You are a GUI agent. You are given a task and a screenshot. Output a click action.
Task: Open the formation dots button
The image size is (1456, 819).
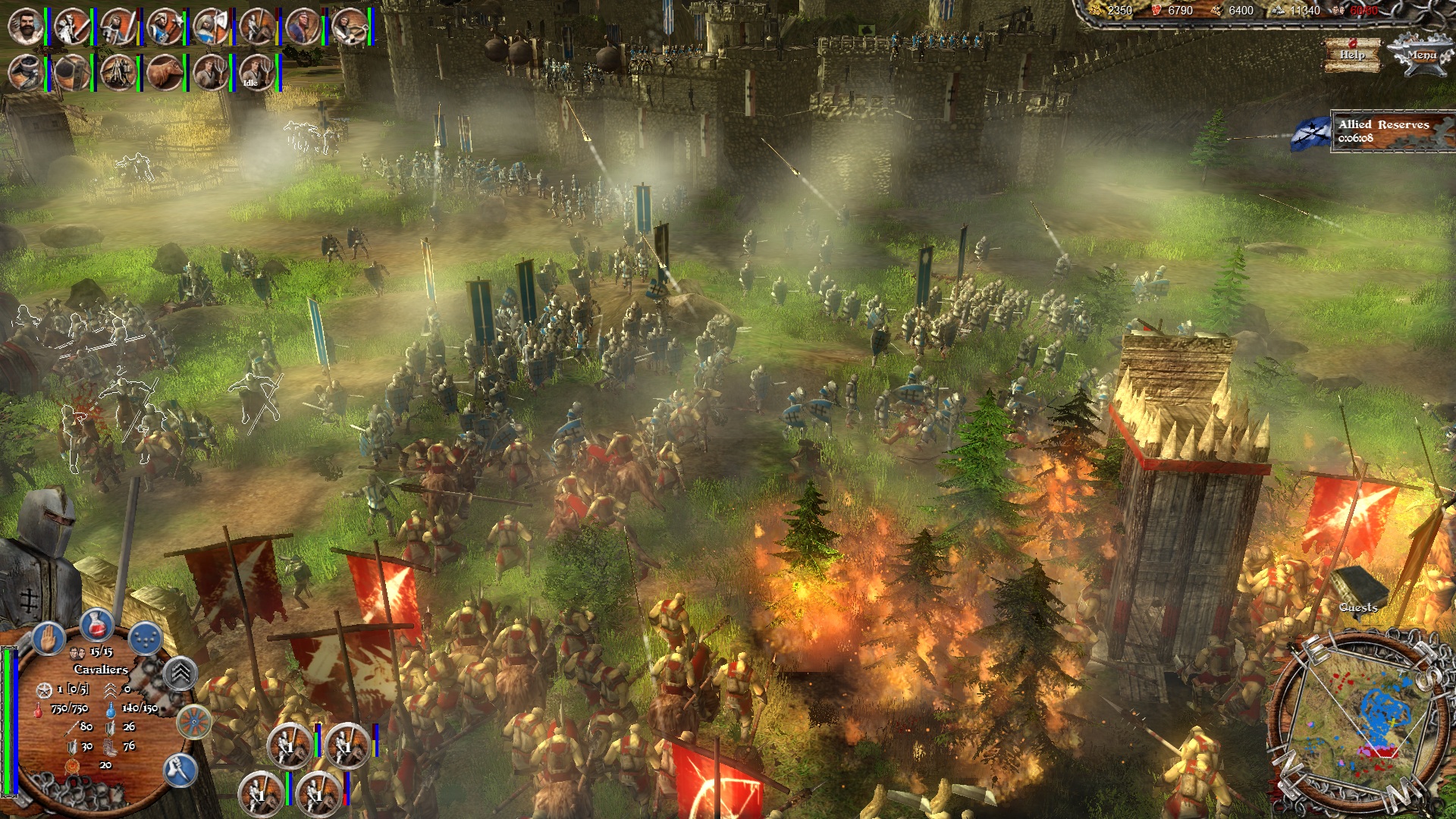pyautogui.click(x=145, y=638)
